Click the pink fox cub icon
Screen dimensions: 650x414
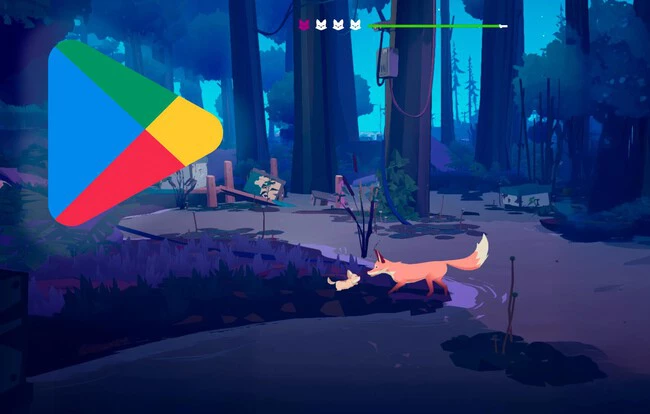tap(304, 25)
